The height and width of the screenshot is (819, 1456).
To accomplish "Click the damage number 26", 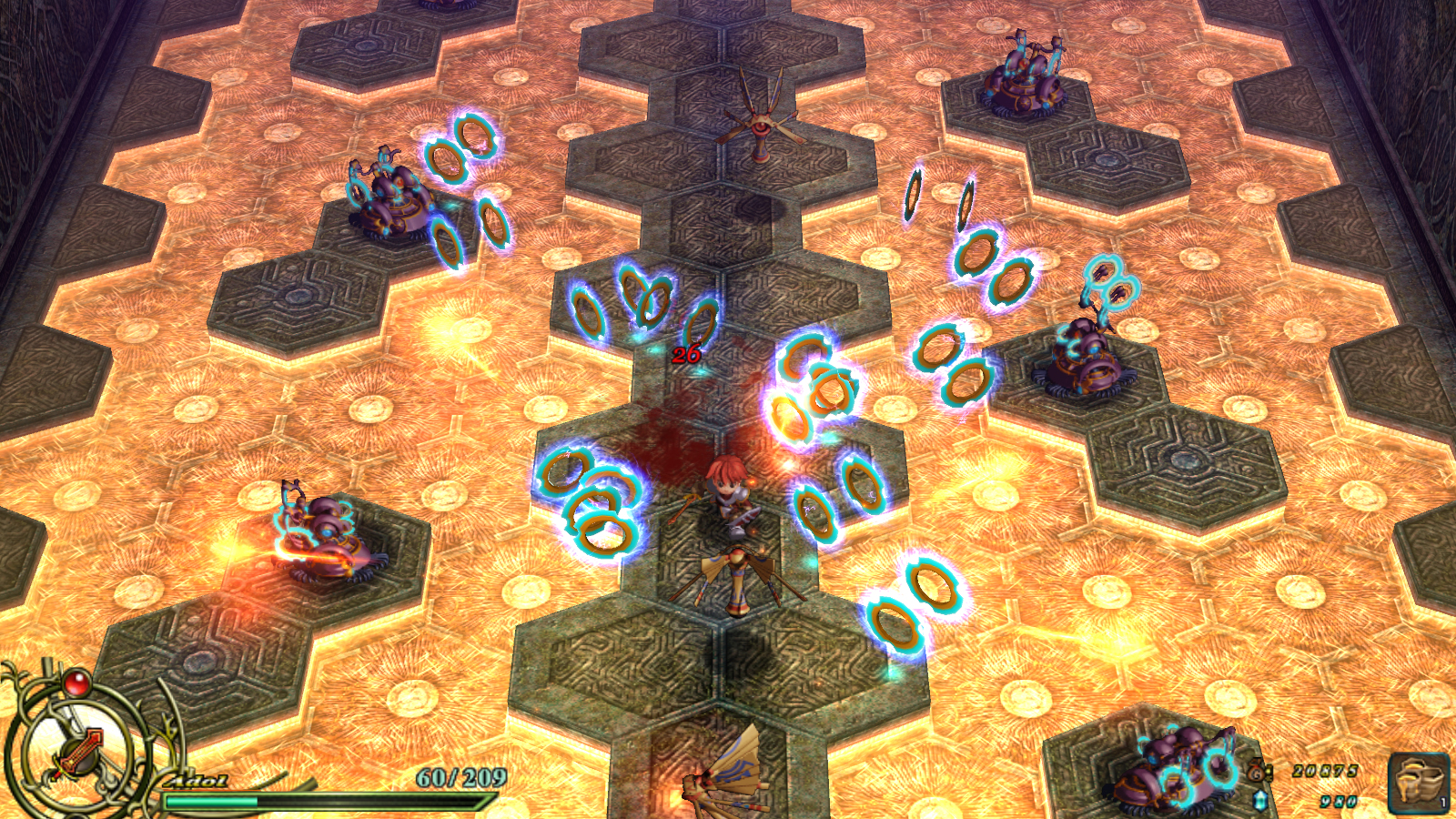I will click(x=685, y=356).
